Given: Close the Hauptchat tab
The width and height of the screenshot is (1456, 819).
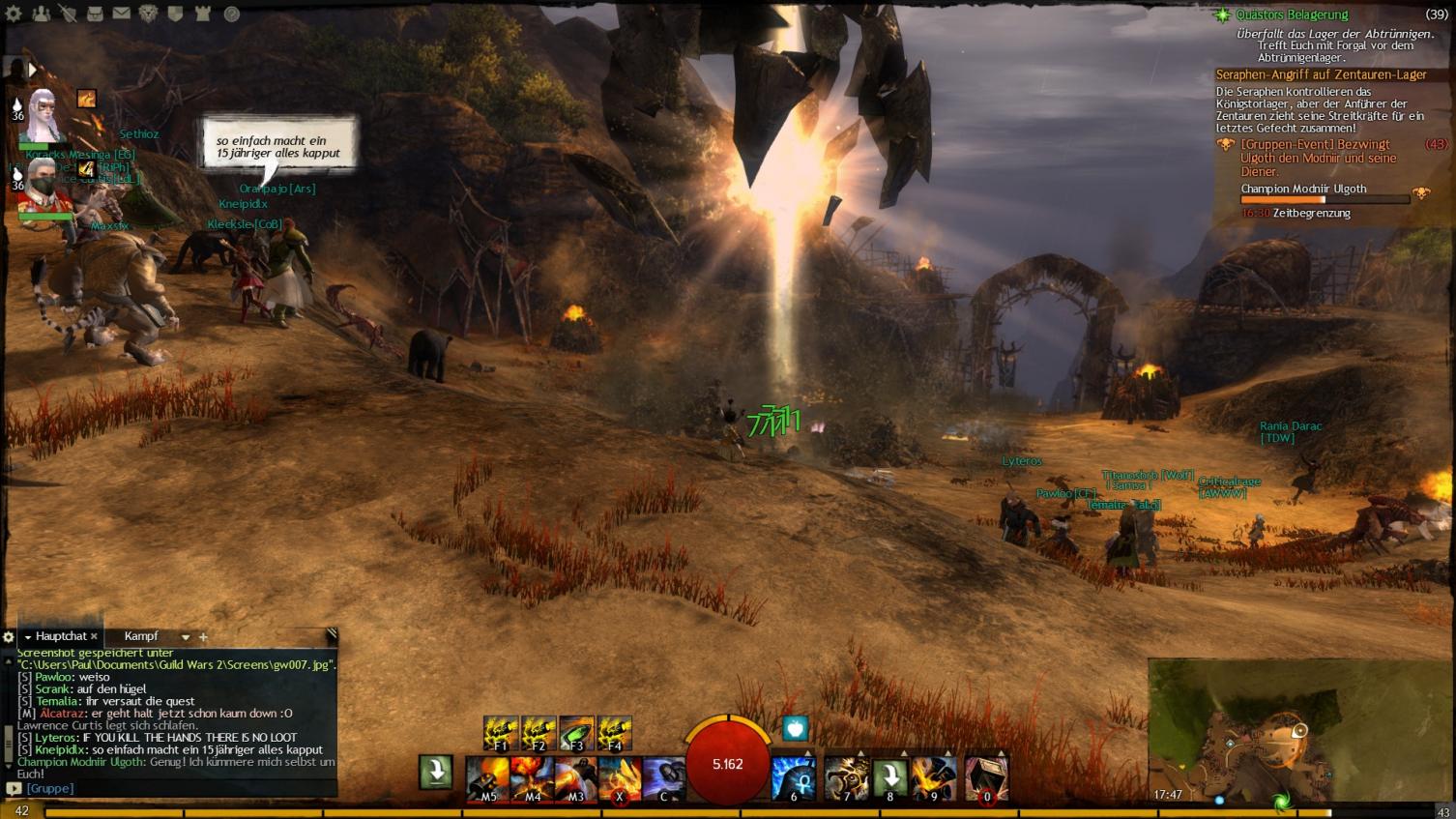Looking at the screenshot, I should pos(94,636).
